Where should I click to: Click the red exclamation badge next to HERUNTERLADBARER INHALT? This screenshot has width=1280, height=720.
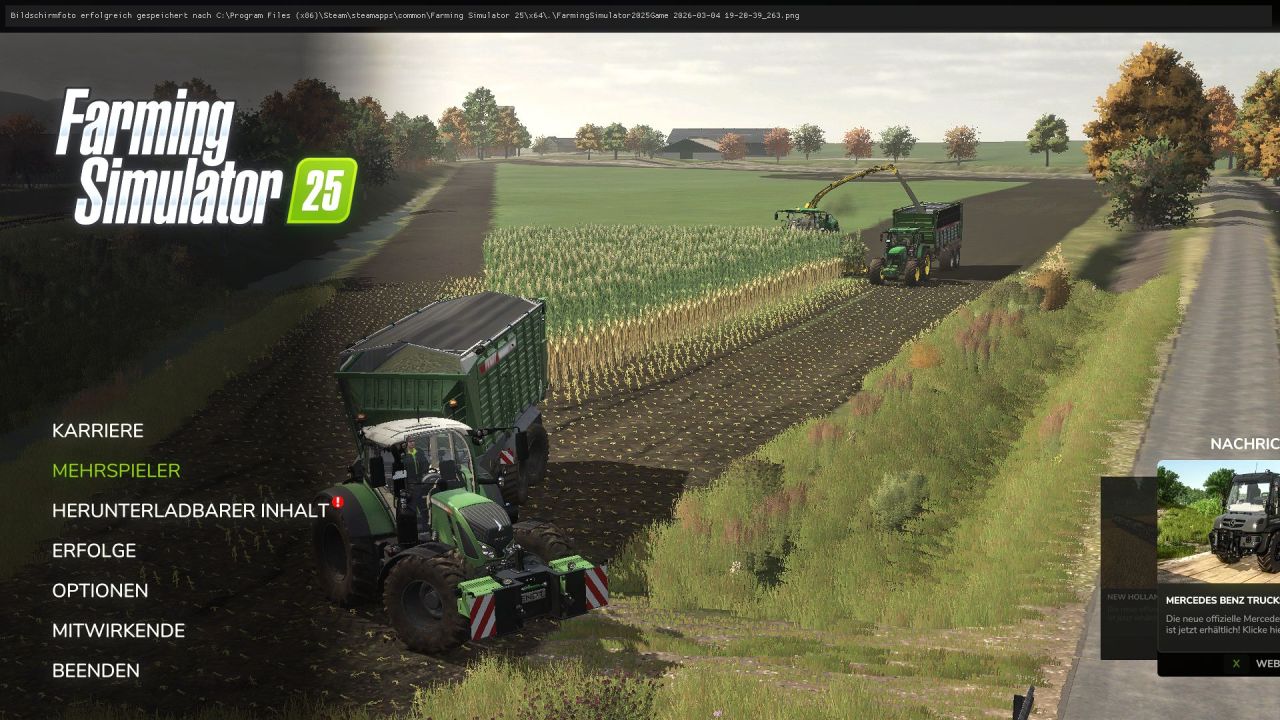point(337,503)
